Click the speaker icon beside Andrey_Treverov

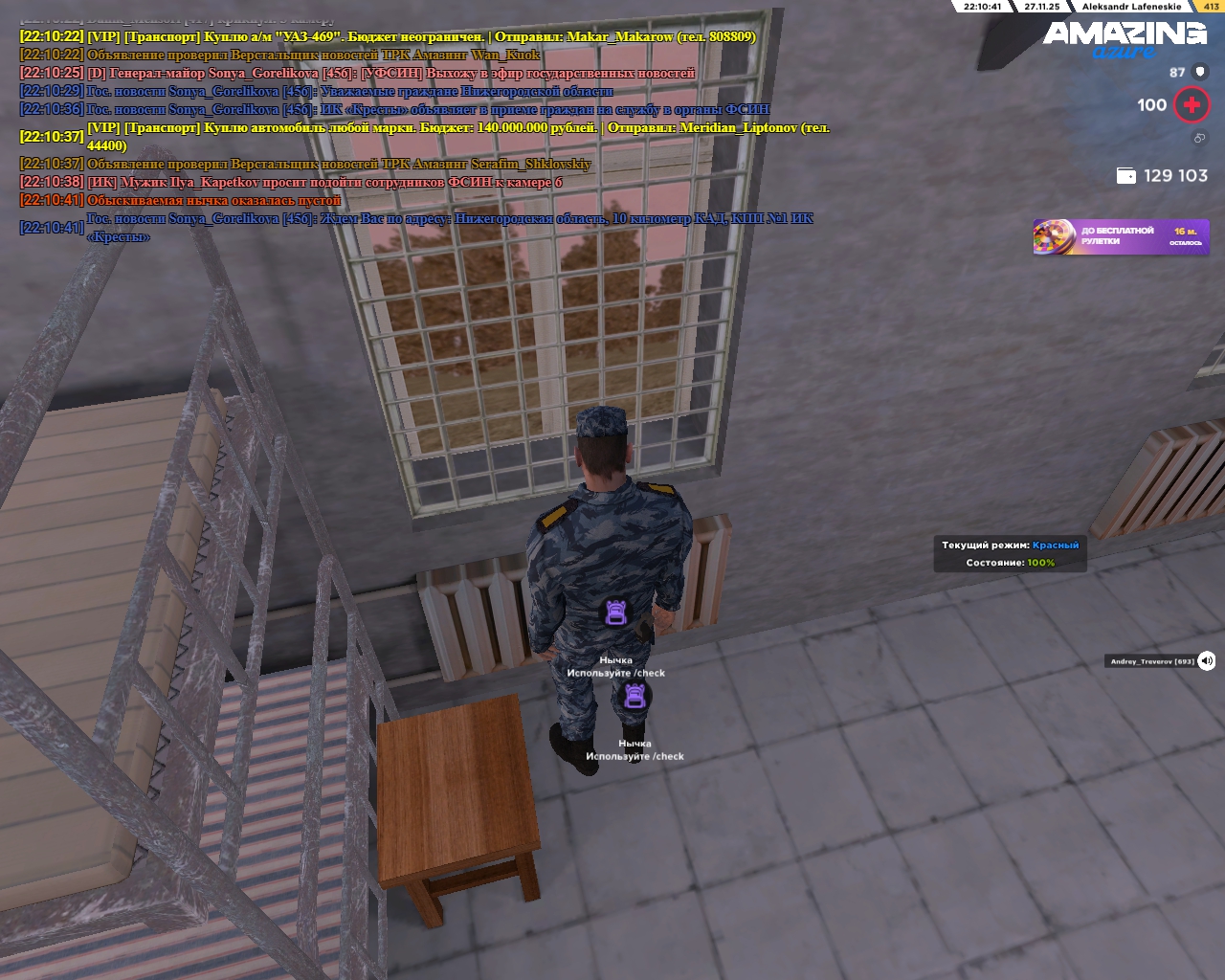(1207, 660)
